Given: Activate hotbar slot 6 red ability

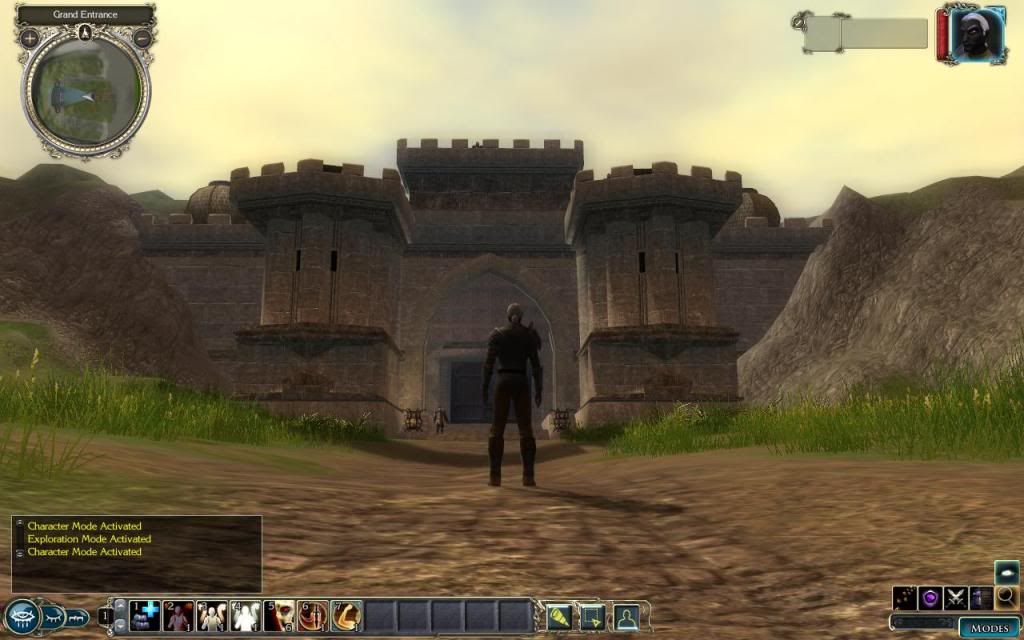Looking at the screenshot, I should point(313,615).
